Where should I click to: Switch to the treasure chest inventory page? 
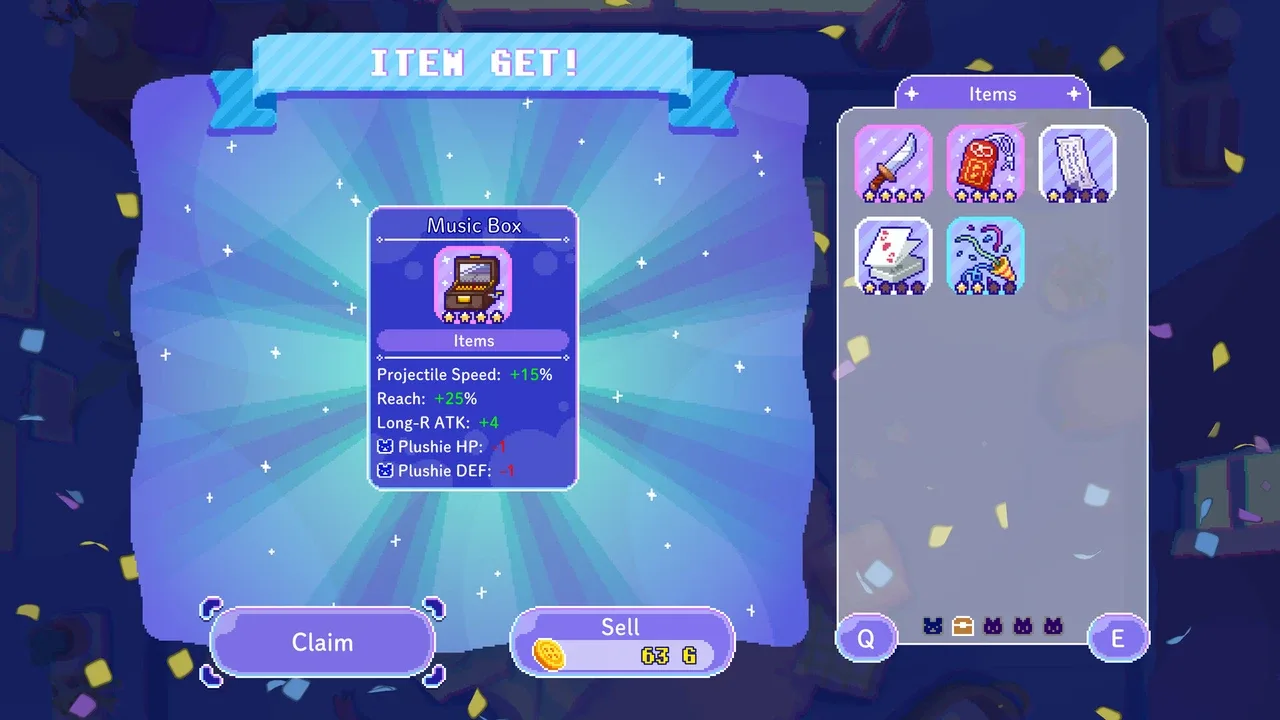coord(962,627)
